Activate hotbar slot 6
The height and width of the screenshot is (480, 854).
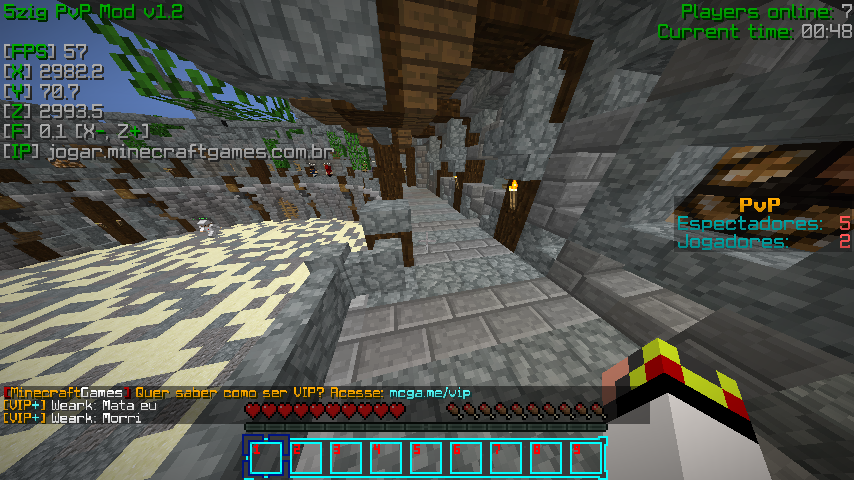coord(466,457)
